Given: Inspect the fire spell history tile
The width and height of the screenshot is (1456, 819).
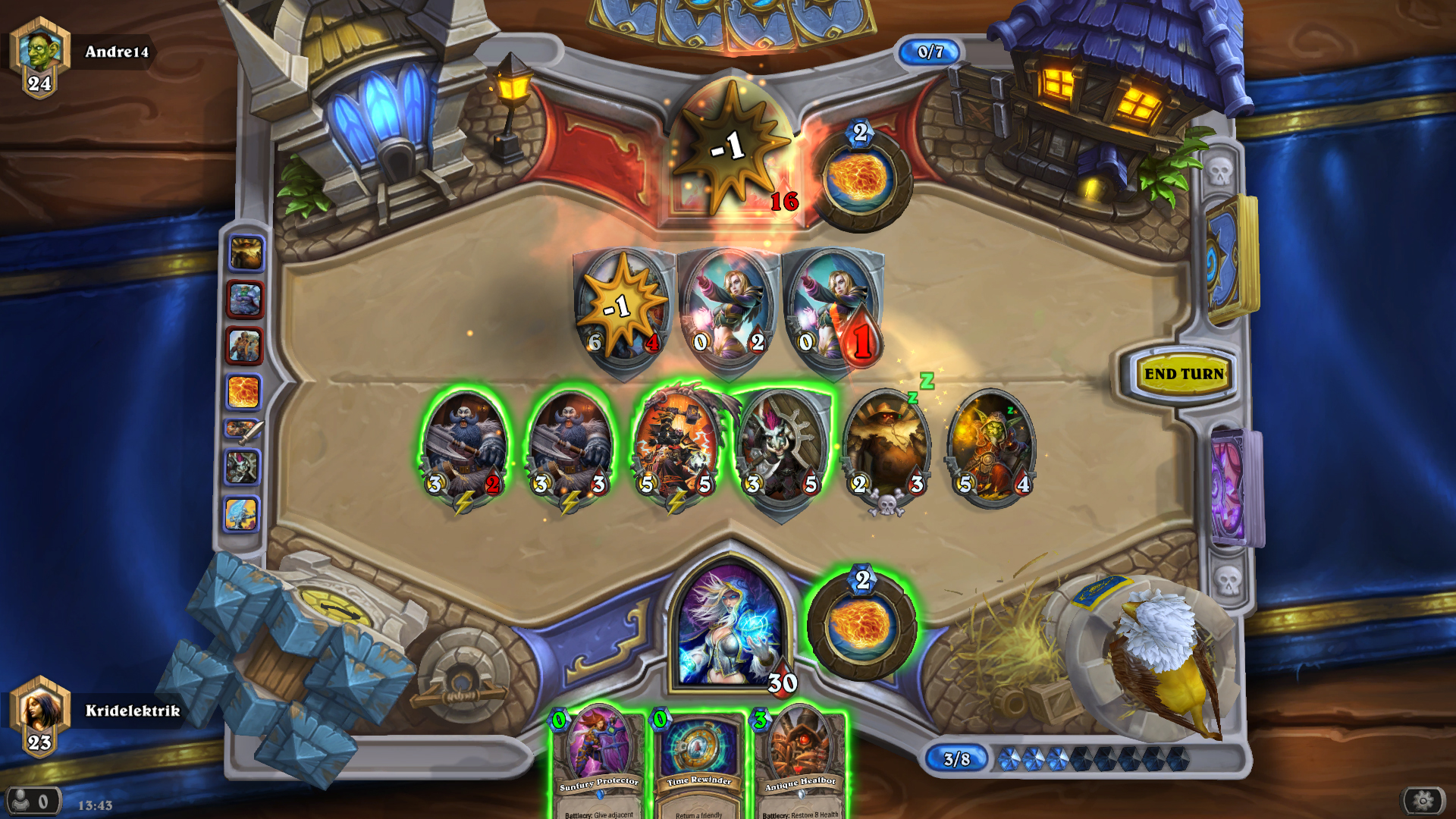Looking at the screenshot, I should click(x=244, y=392).
